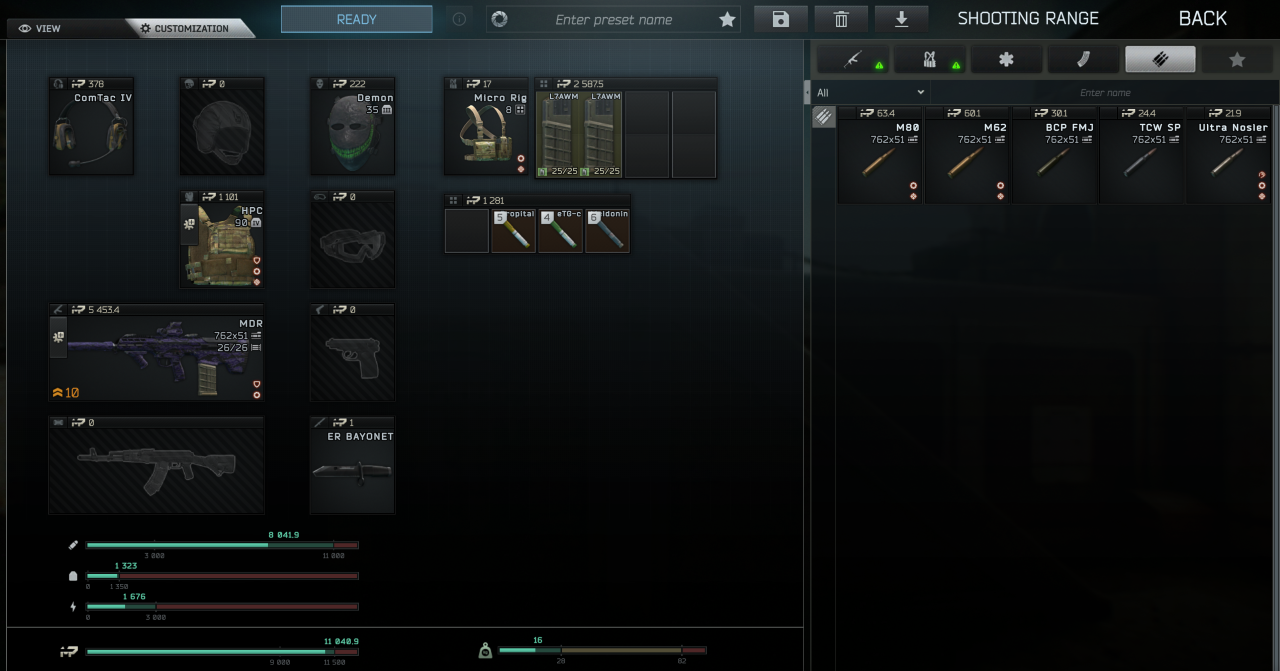Click the READY button
Screen dimensions: 1280x671
click(356, 19)
